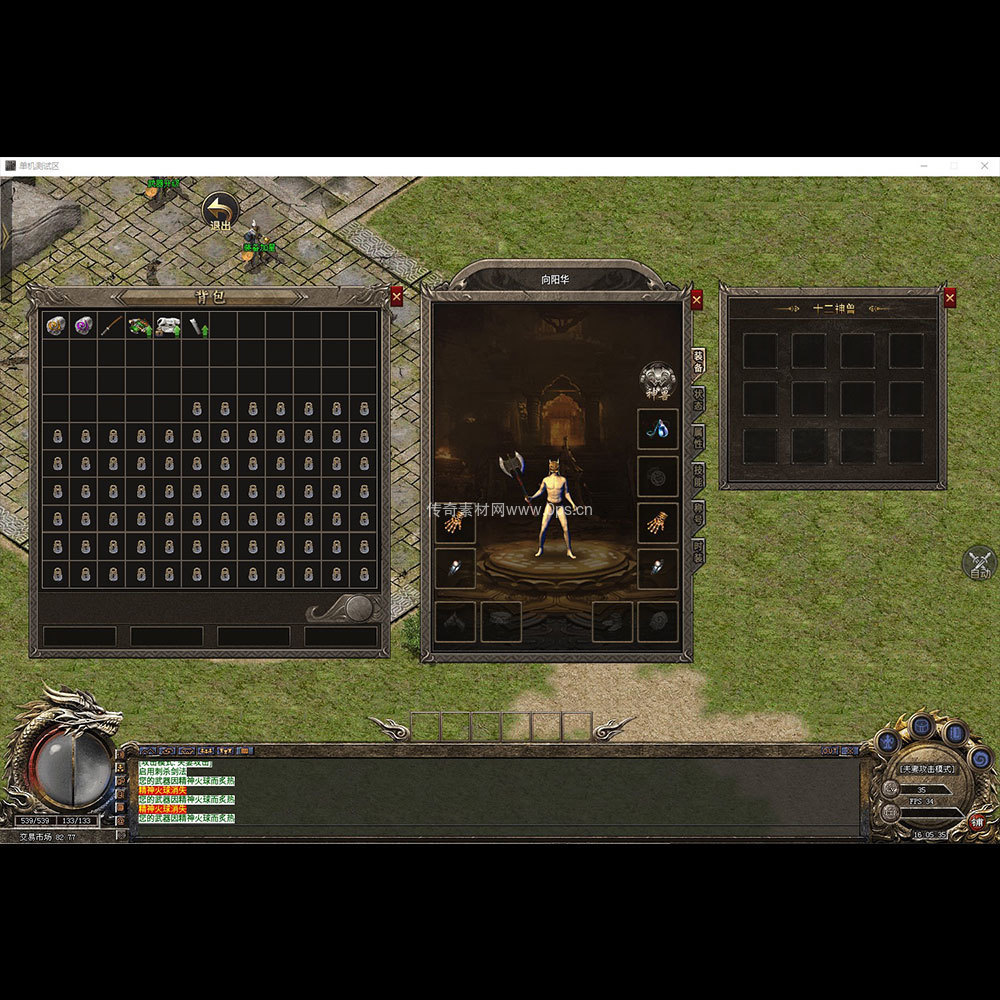This screenshot has width=1000, height=1000.
Task: Click the 退出 exit arrow button
Action: coord(220,211)
